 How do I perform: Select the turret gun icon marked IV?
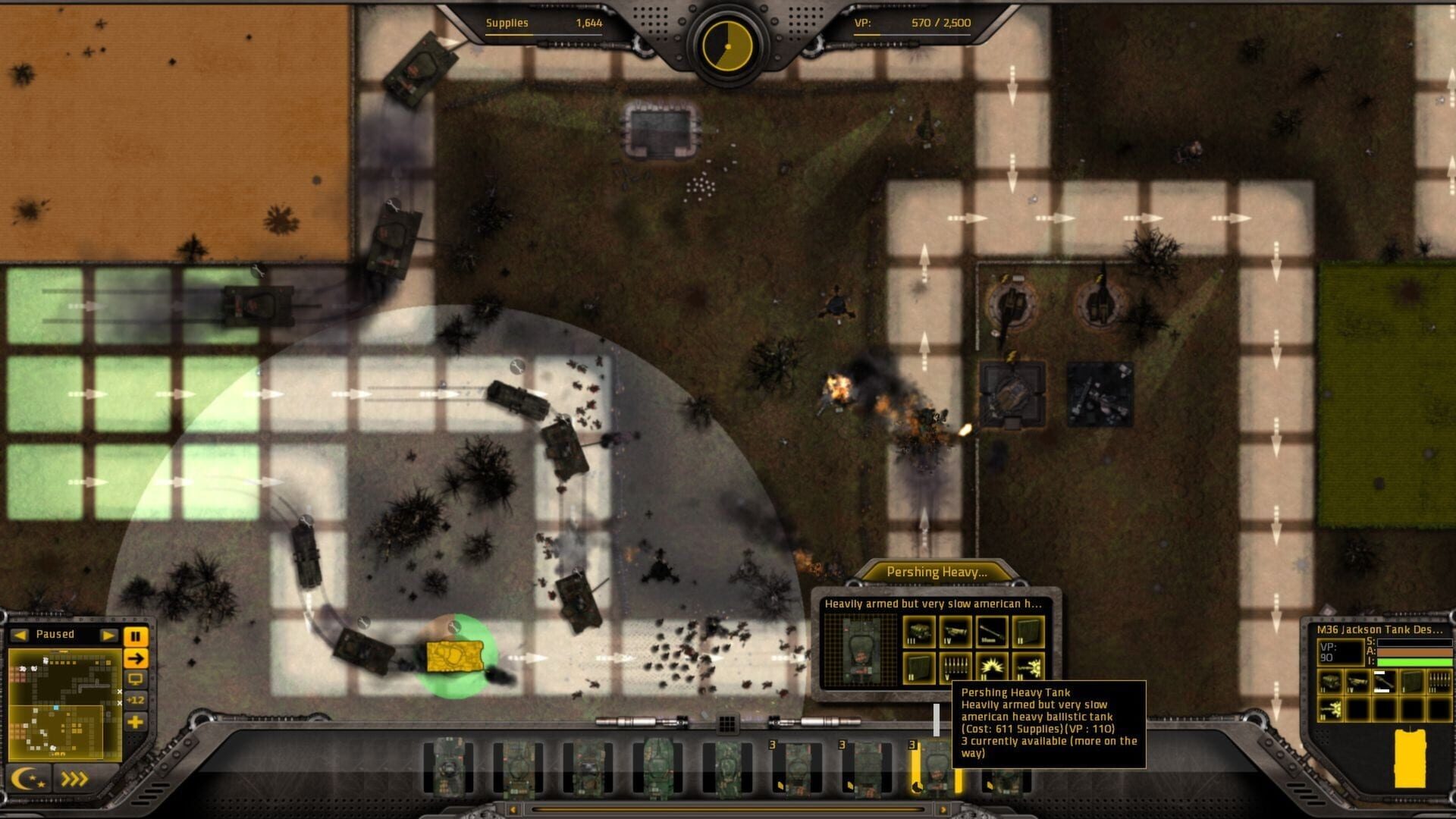point(957,631)
